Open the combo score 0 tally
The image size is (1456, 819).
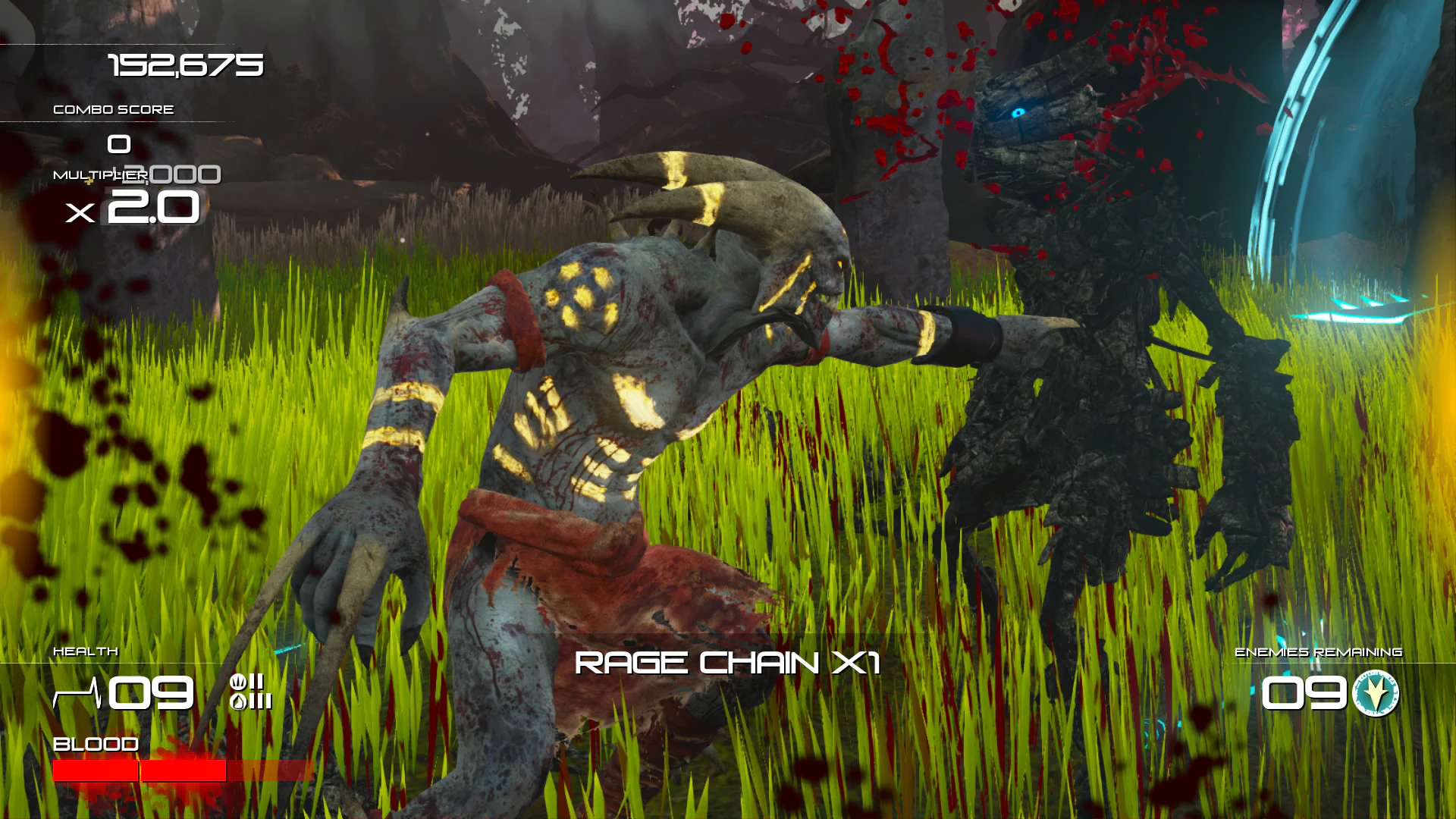tap(118, 145)
